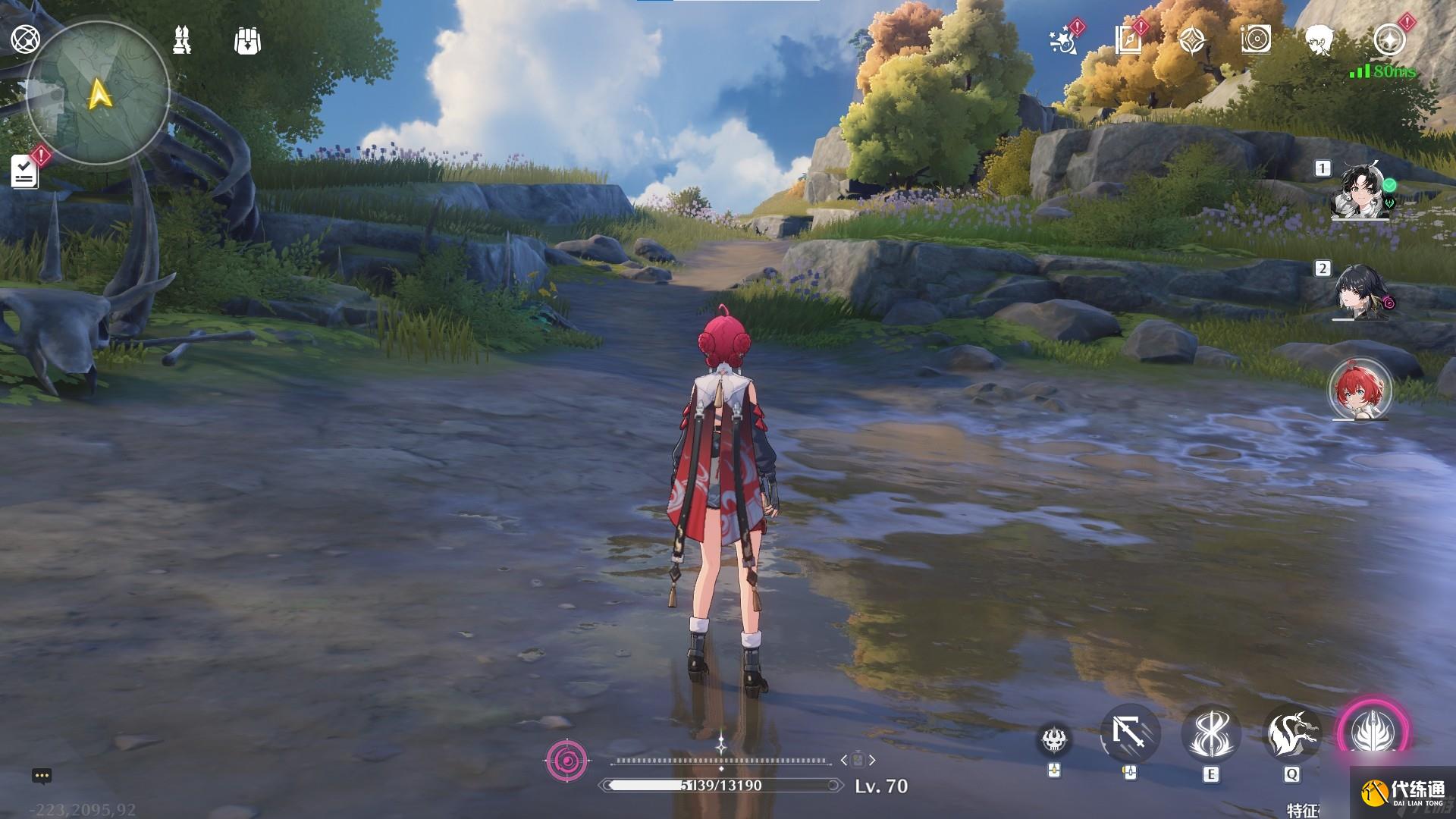Open the convene star-ring icon
The height and width of the screenshot is (819, 1456).
[1389, 40]
